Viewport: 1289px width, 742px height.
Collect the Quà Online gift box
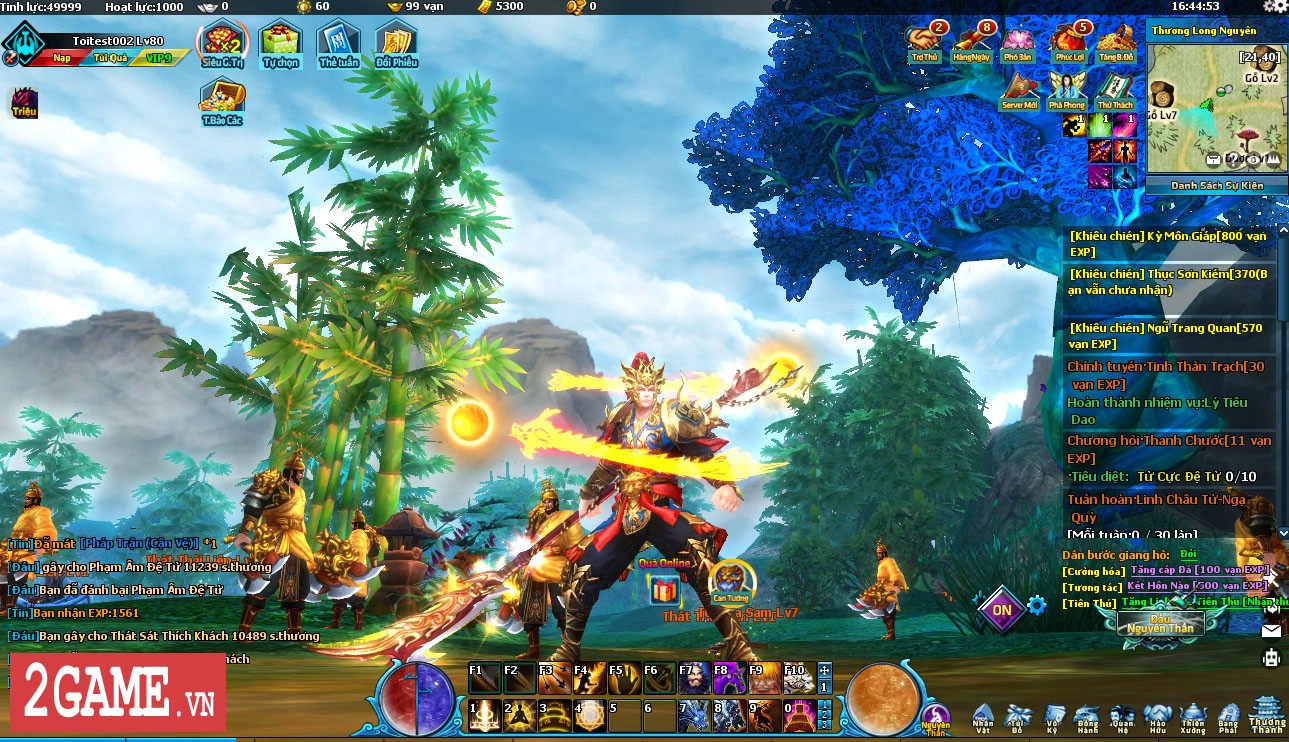pyautogui.click(x=664, y=590)
